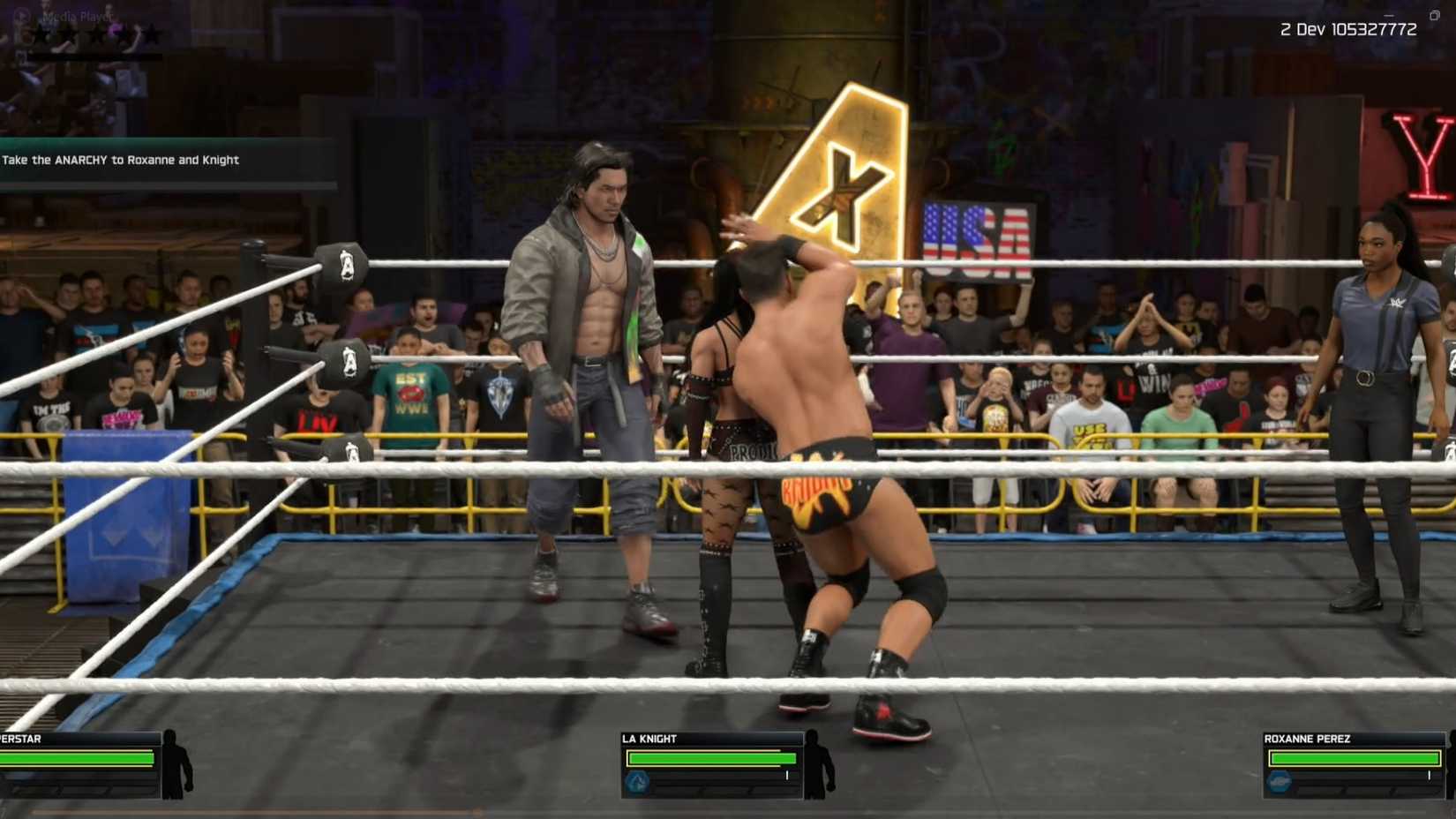
Task: Click the Media Player play icon
Action: [22, 14]
